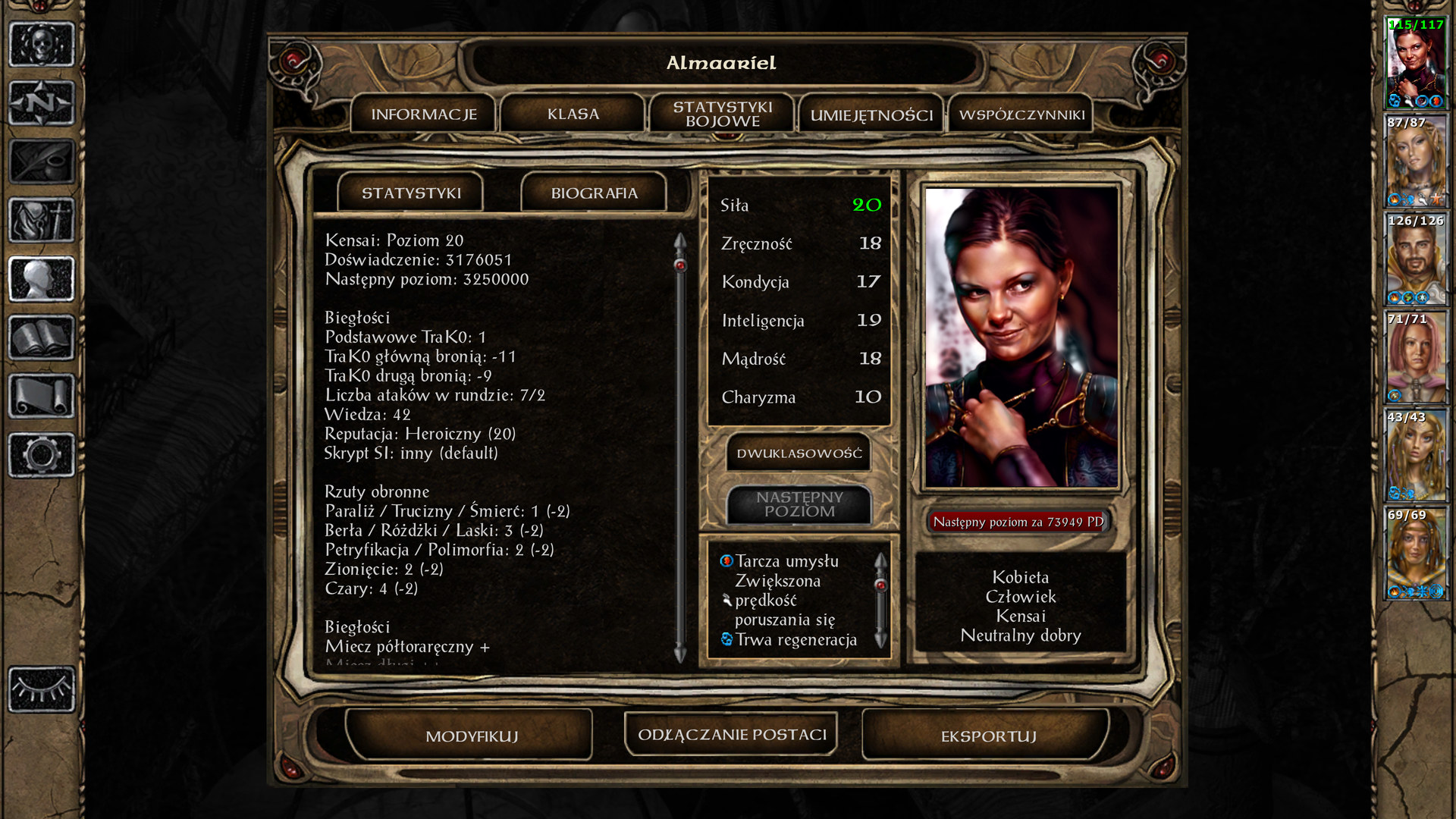Click the Modyfikuj button
The width and height of the screenshot is (1456, 819).
pos(471,736)
